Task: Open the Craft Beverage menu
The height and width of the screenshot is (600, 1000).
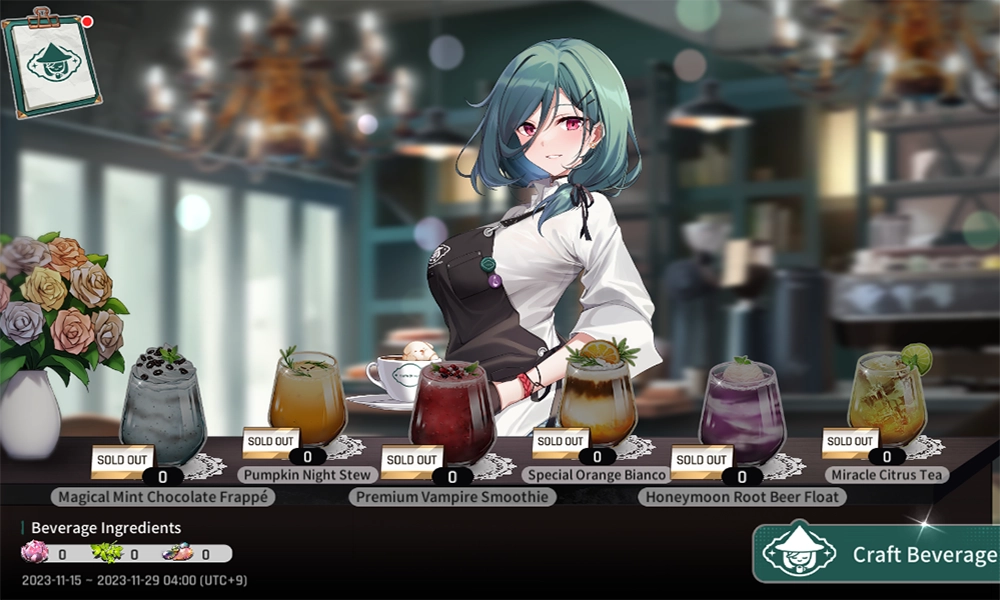Action: 878,553
